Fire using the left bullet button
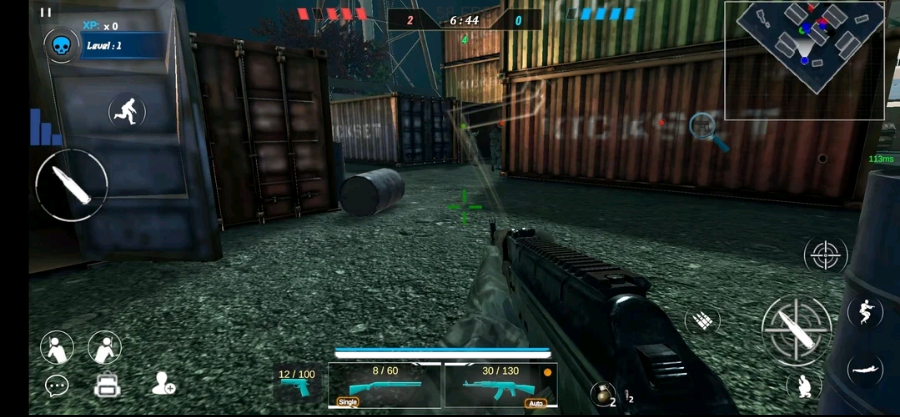 (x=71, y=185)
